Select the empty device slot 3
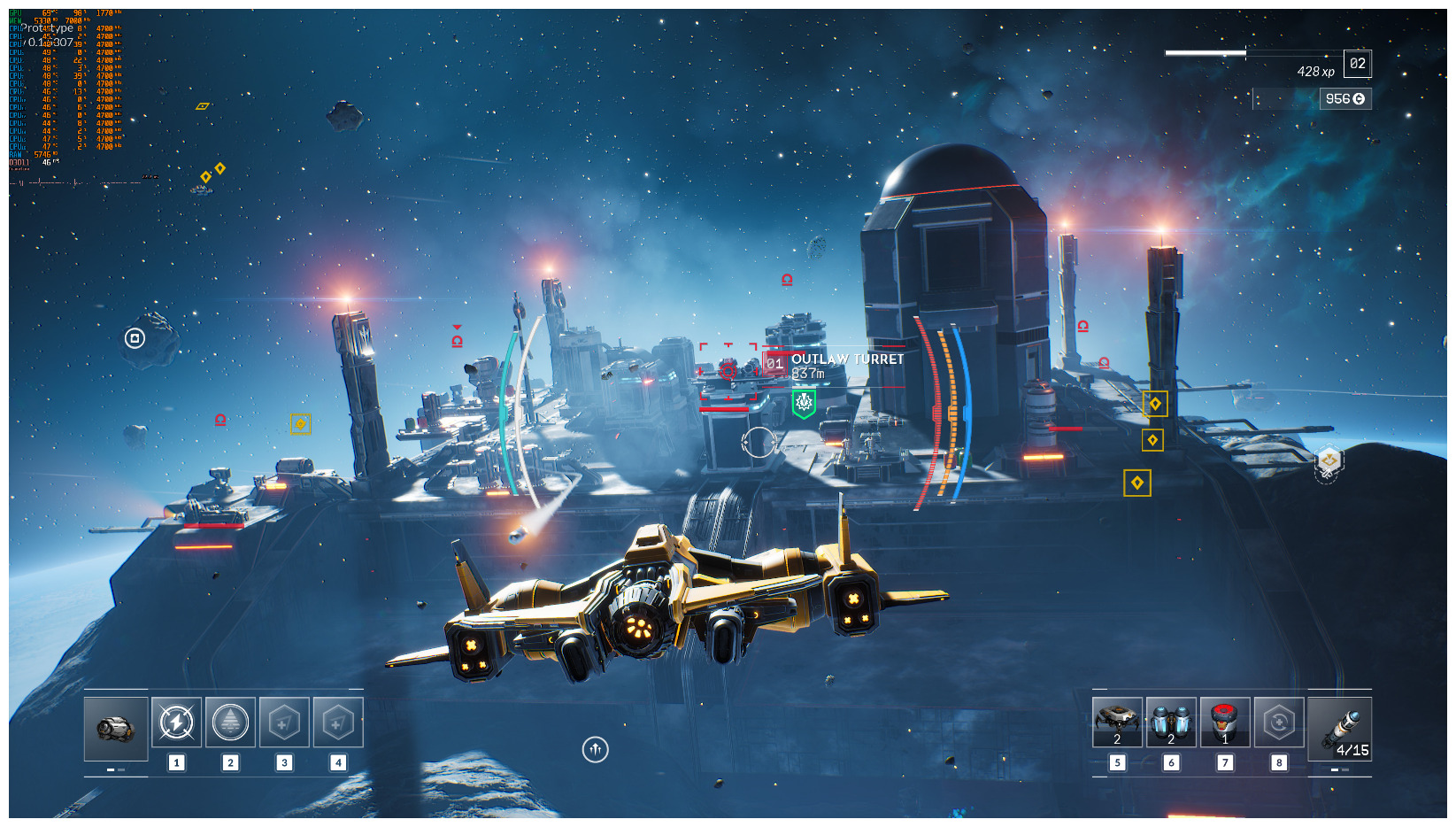Image resolution: width=1456 pixels, height=827 pixels. pos(284,722)
